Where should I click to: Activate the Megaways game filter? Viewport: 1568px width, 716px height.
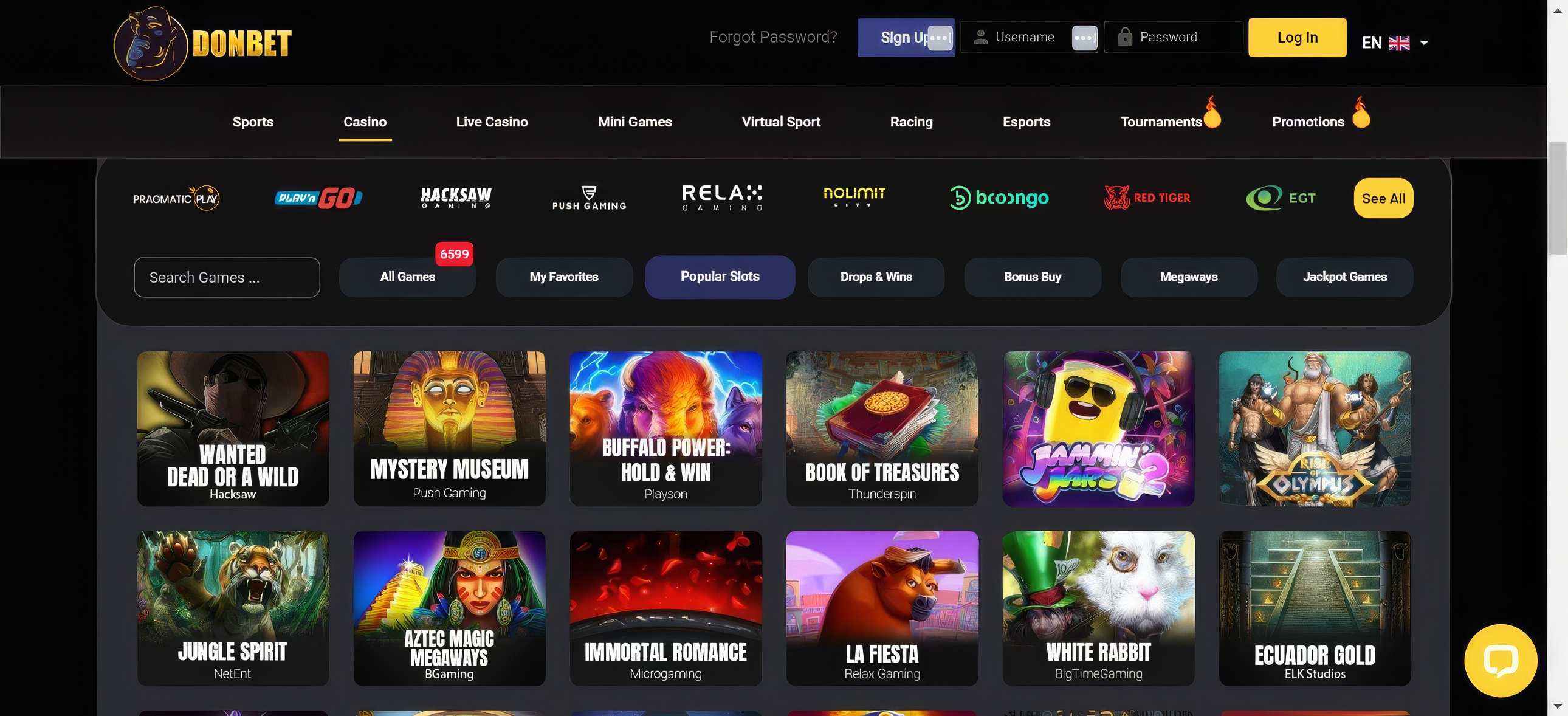[x=1188, y=277]
